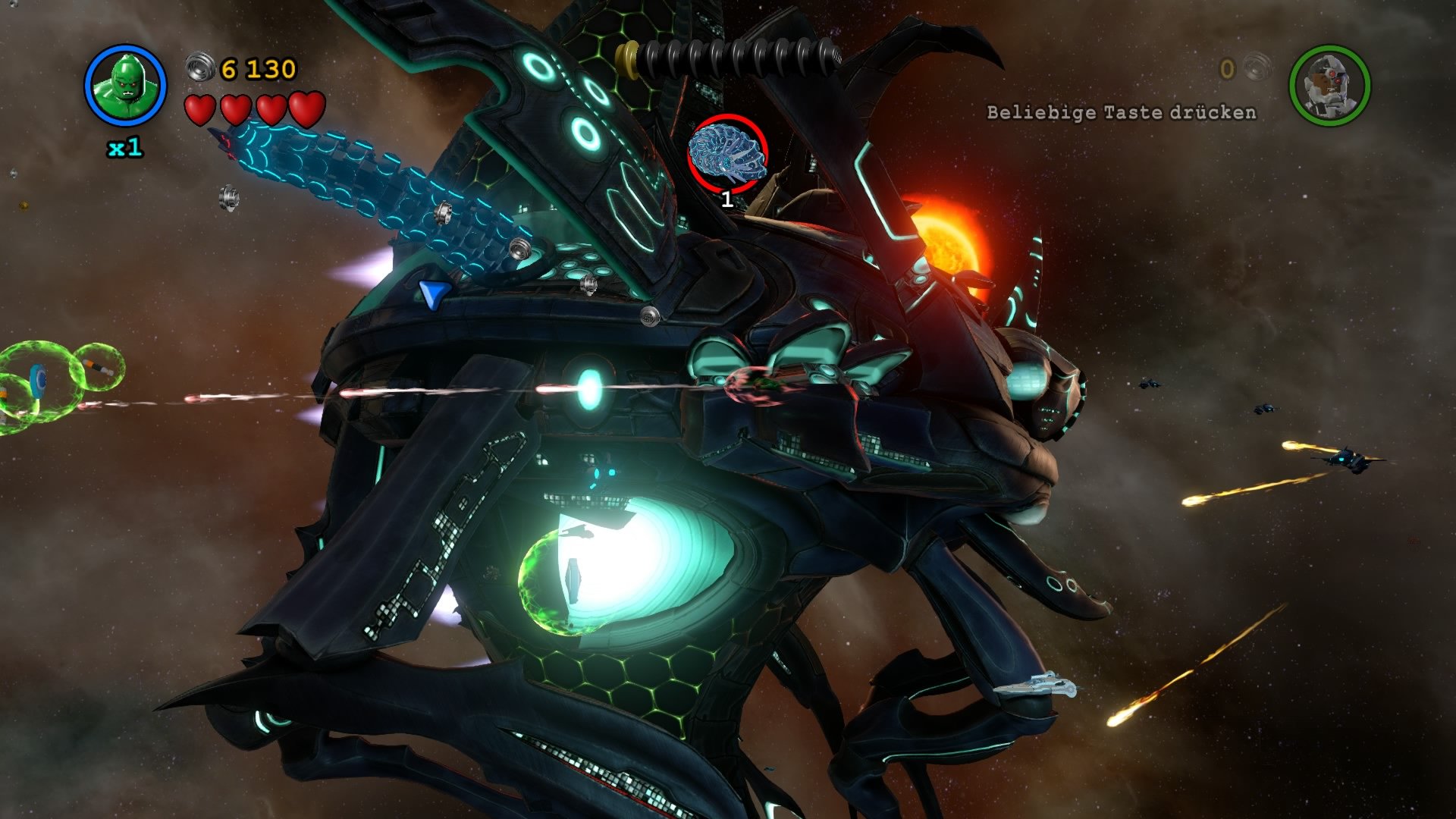Click the Cyborg player two portrait
This screenshot has width=1456, height=819.
1329,86
